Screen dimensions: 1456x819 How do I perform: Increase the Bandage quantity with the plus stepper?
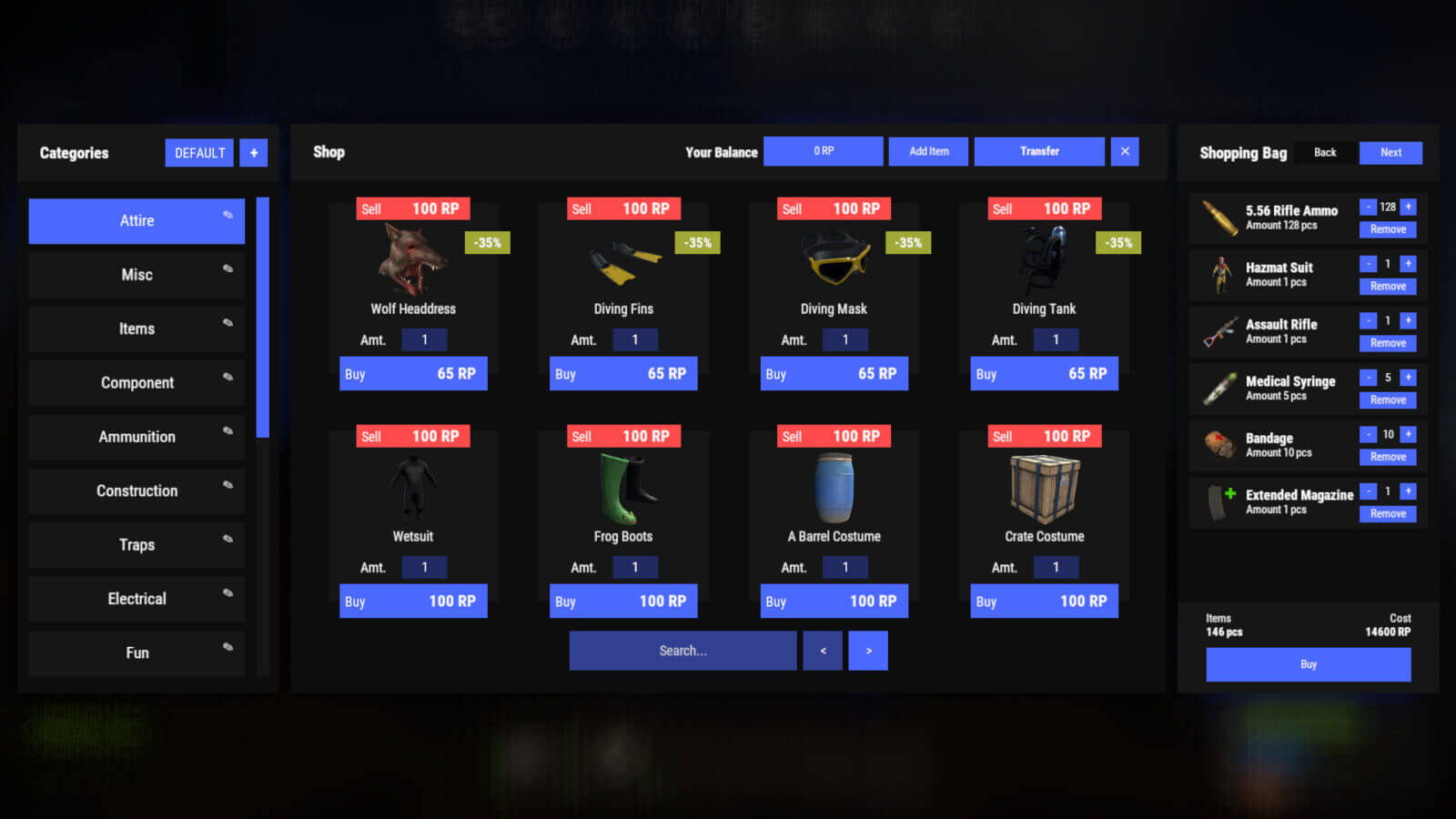1408,434
